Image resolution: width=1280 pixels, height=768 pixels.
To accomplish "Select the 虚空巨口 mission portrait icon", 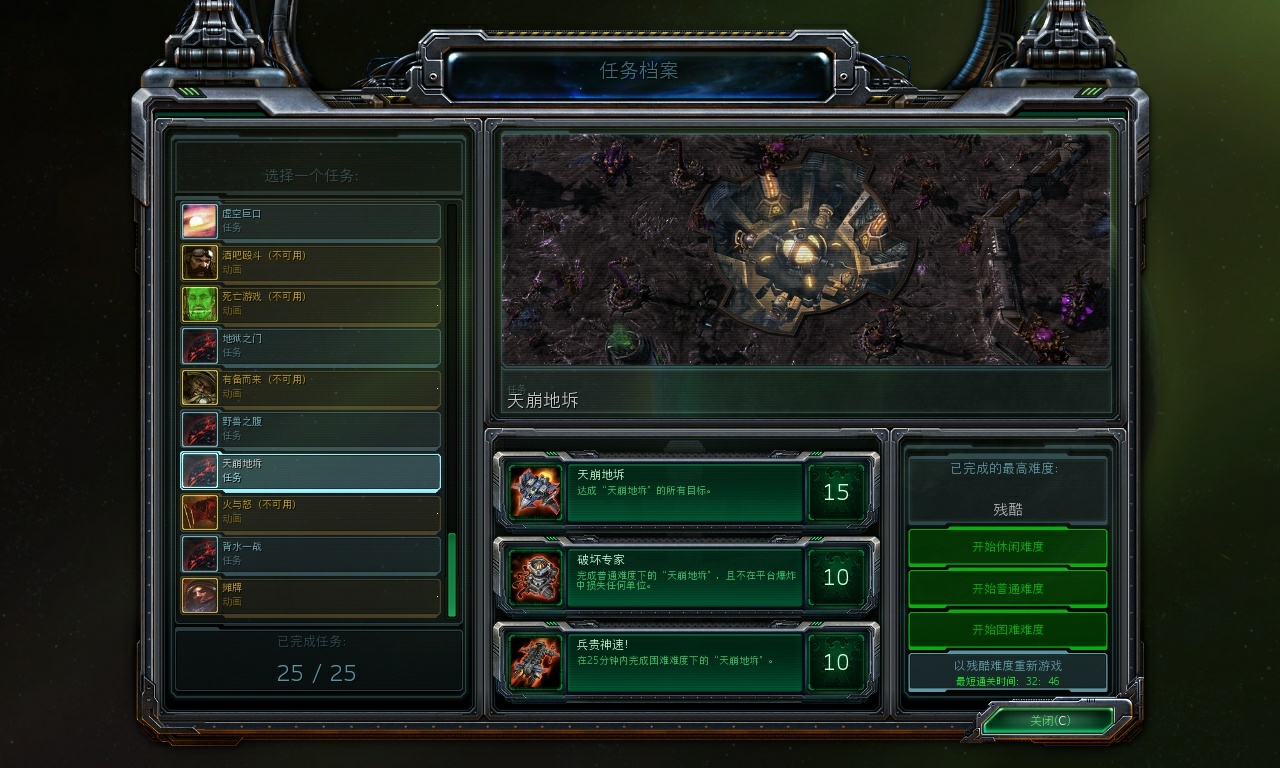I will pos(199,219).
